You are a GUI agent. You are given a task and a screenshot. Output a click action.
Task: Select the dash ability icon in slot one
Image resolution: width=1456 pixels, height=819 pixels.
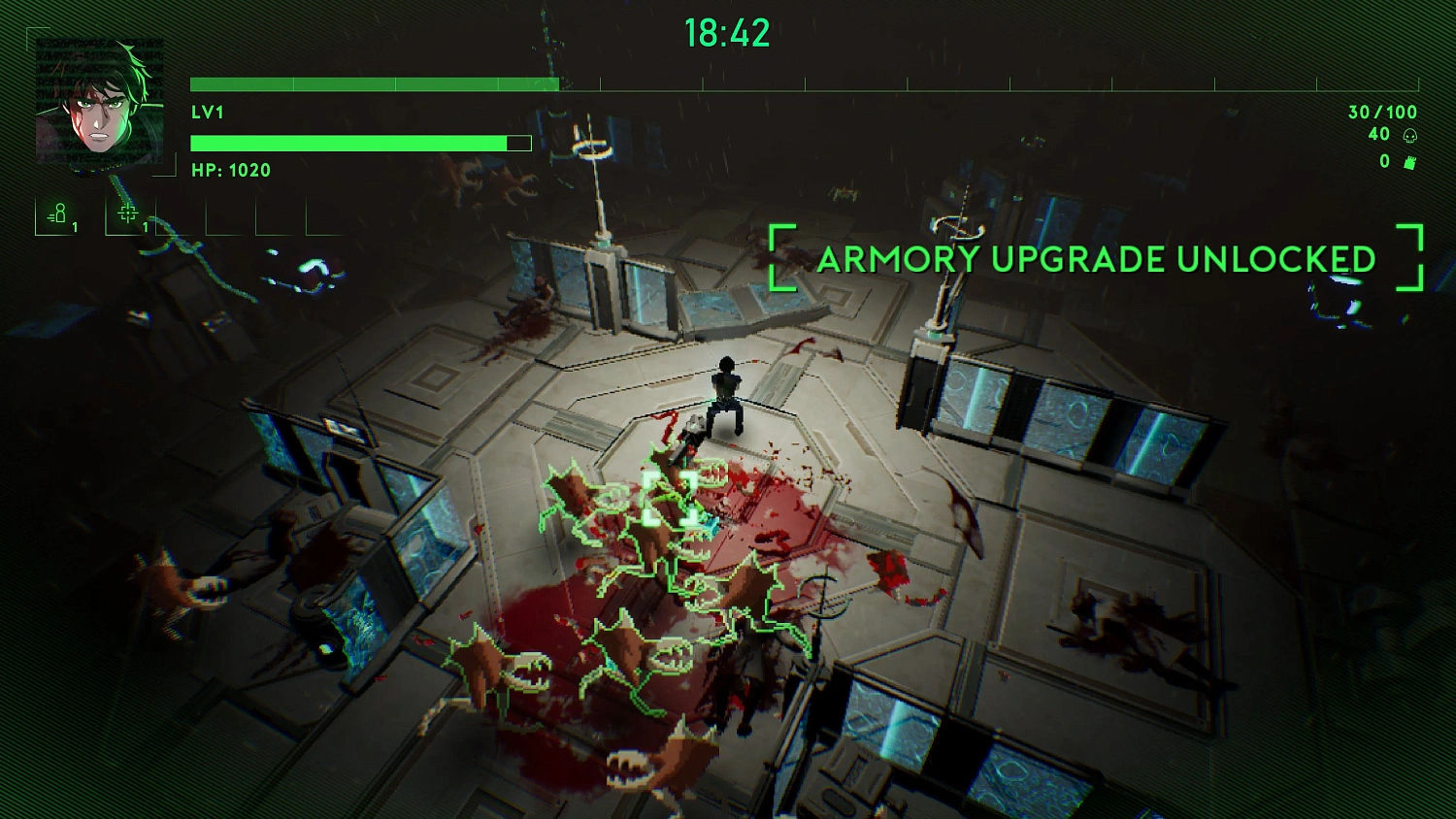coord(59,215)
